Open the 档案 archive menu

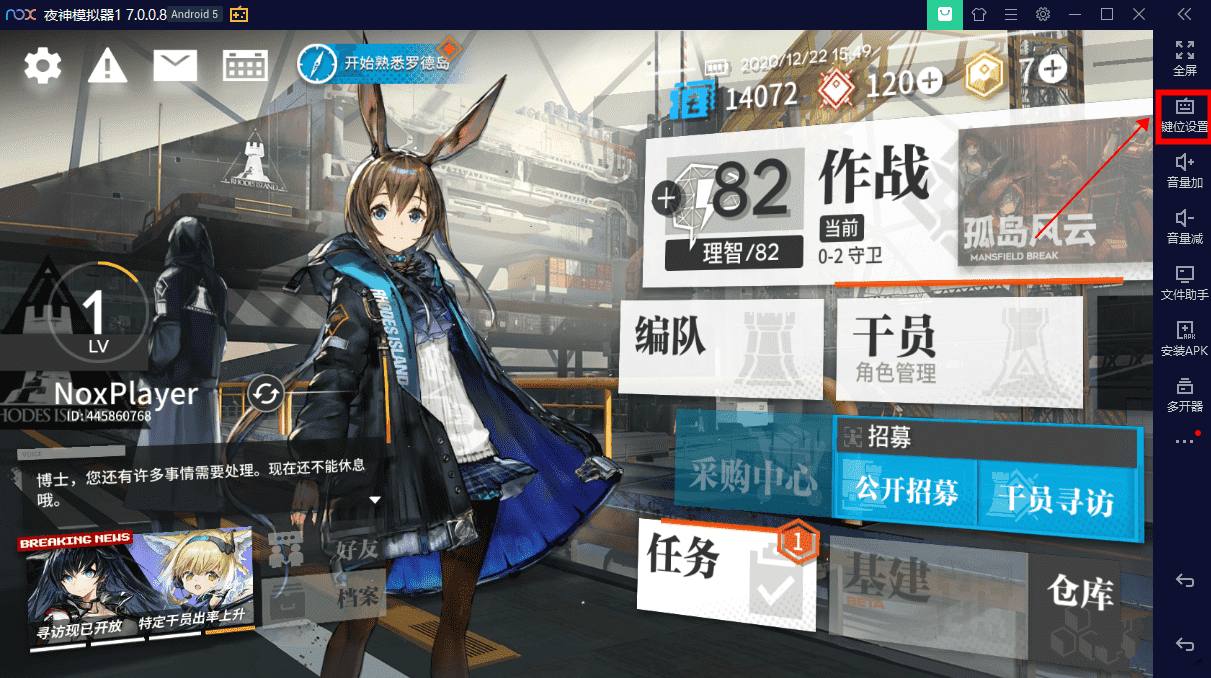click(325, 598)
